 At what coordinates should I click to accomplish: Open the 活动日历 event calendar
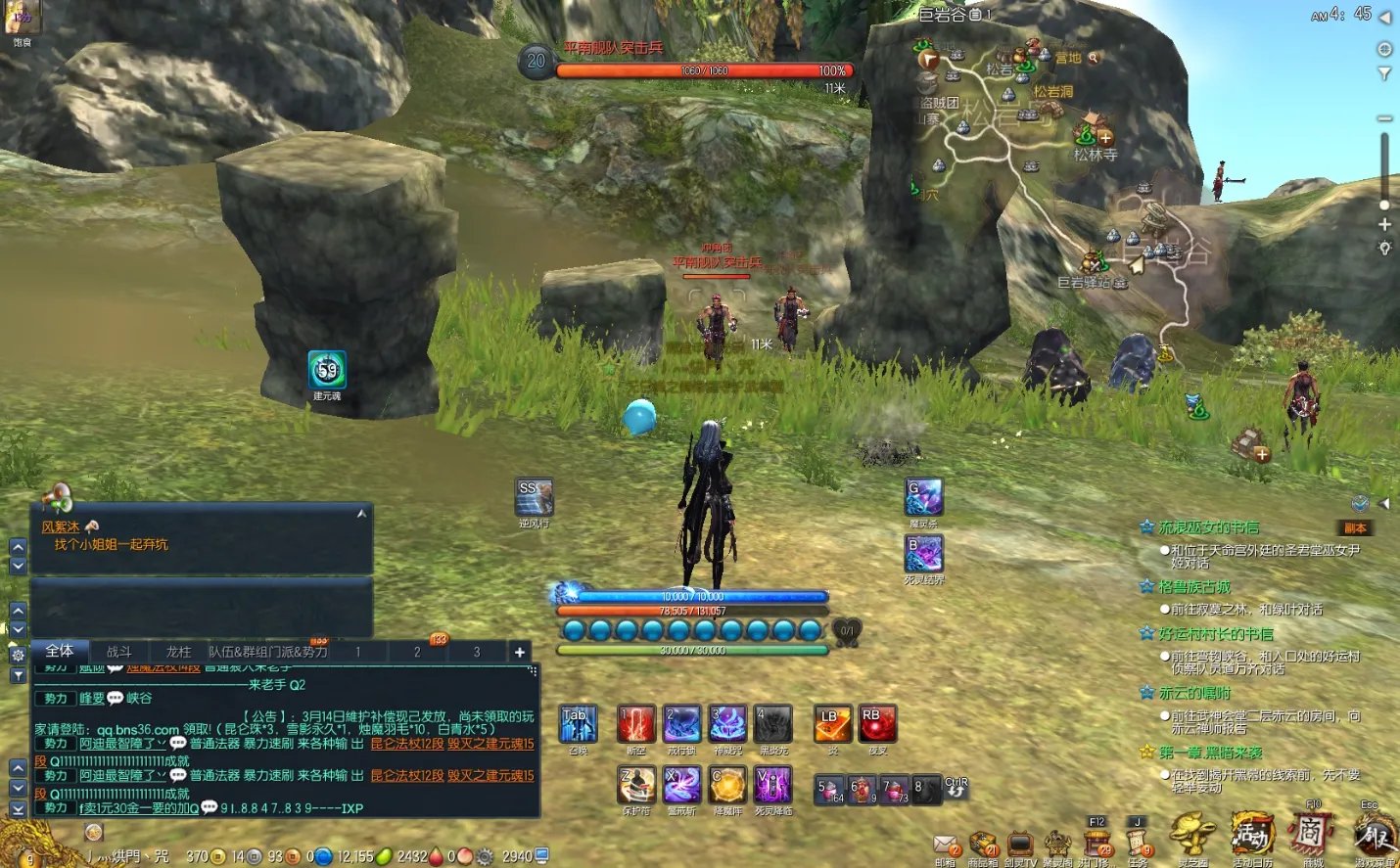click(x=1252, y=837)
